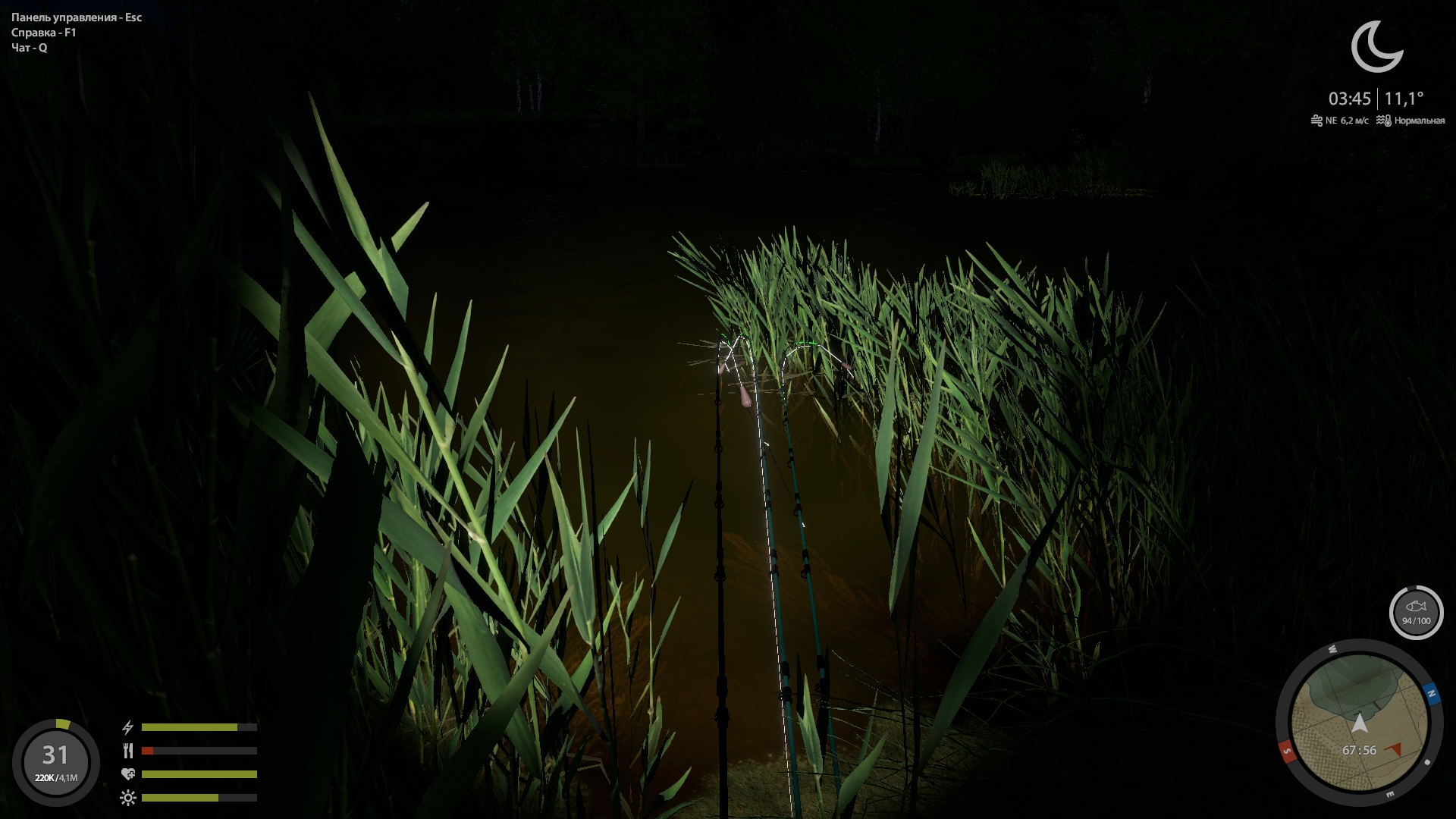Click the sunlight brightness icon
The height and width of the screenshot is (819, 1456).
[x=129, y=799]
